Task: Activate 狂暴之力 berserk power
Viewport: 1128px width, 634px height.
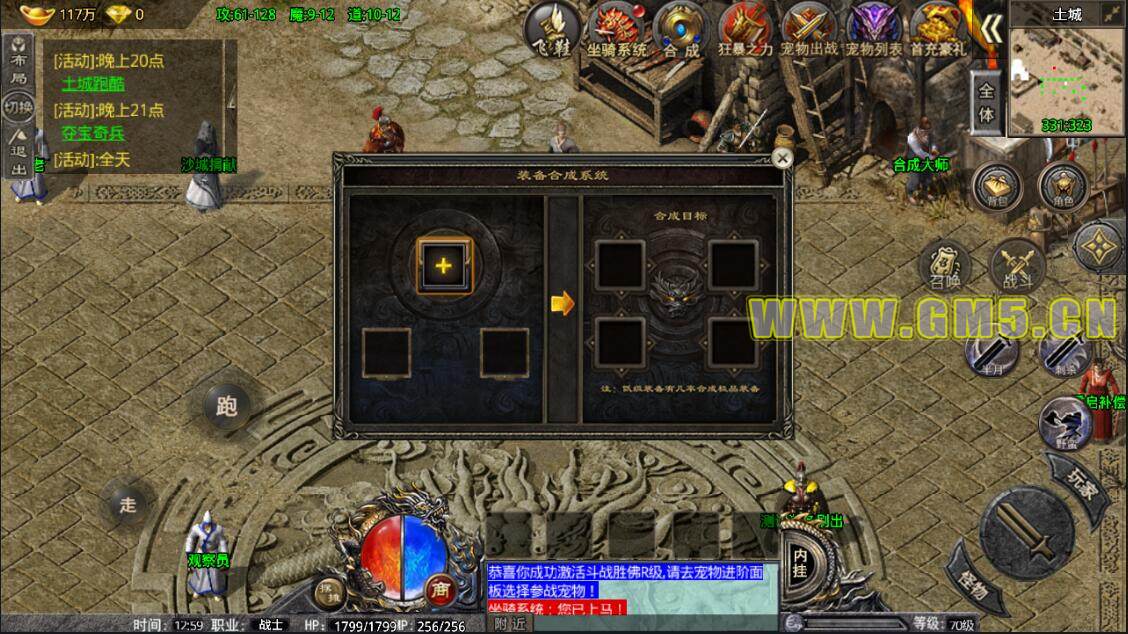Action: tap(745, 30)
